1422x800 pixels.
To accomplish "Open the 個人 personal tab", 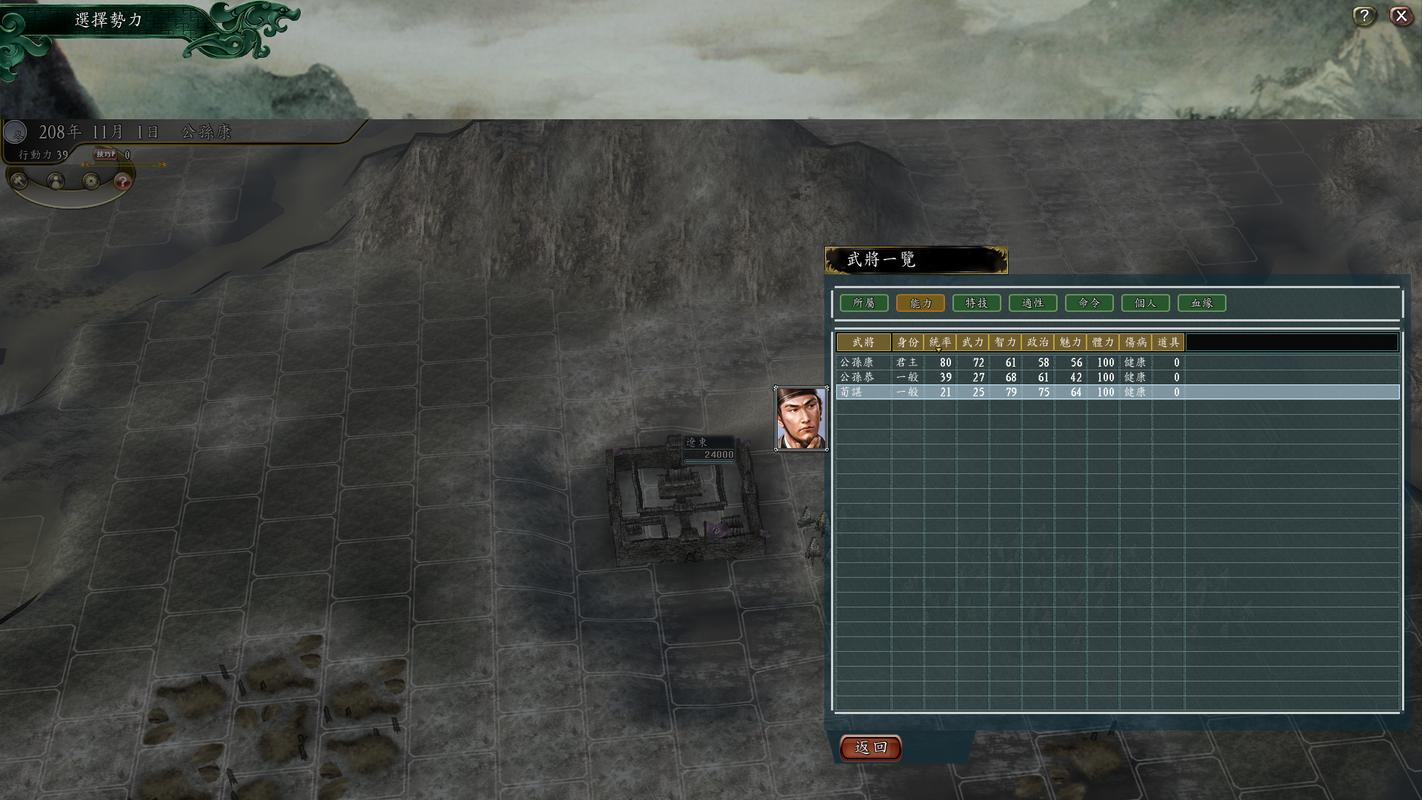I will point(1145,303).
